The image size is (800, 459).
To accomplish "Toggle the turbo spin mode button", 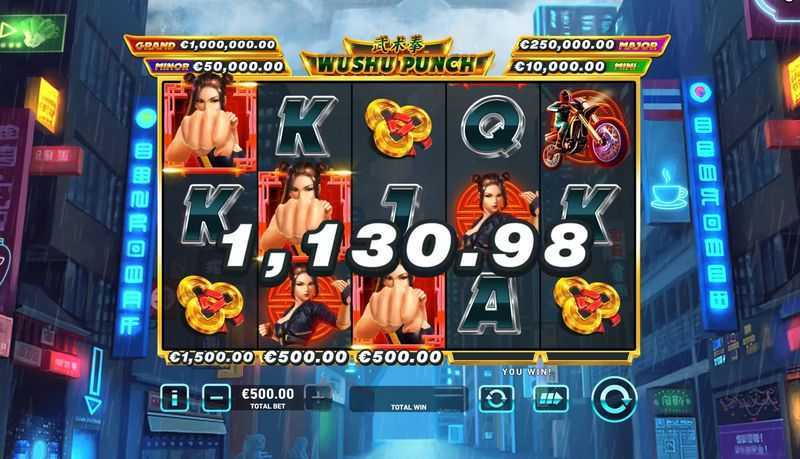I will point(550,399).
